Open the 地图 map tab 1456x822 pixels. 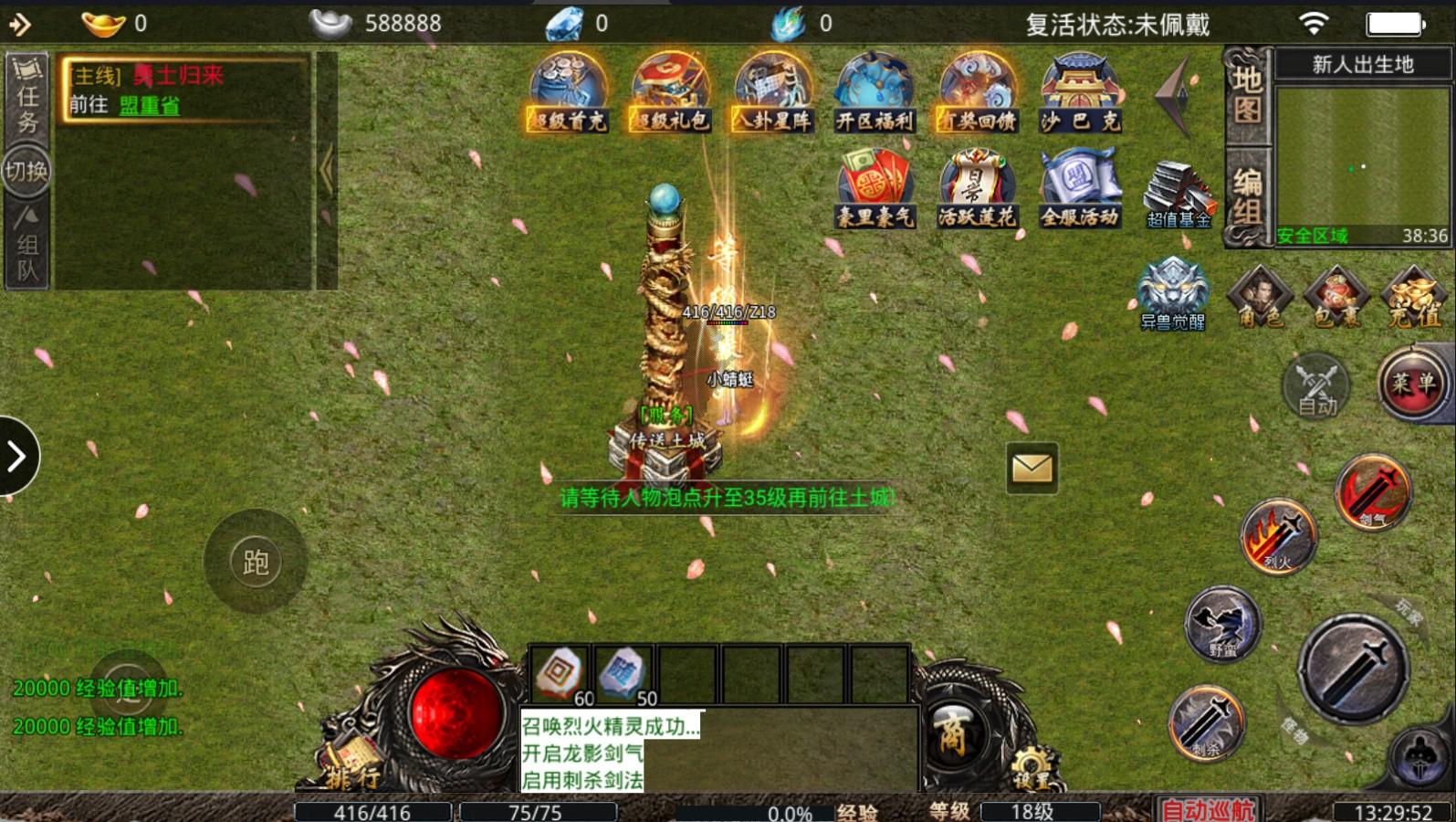pos(1247,95)
